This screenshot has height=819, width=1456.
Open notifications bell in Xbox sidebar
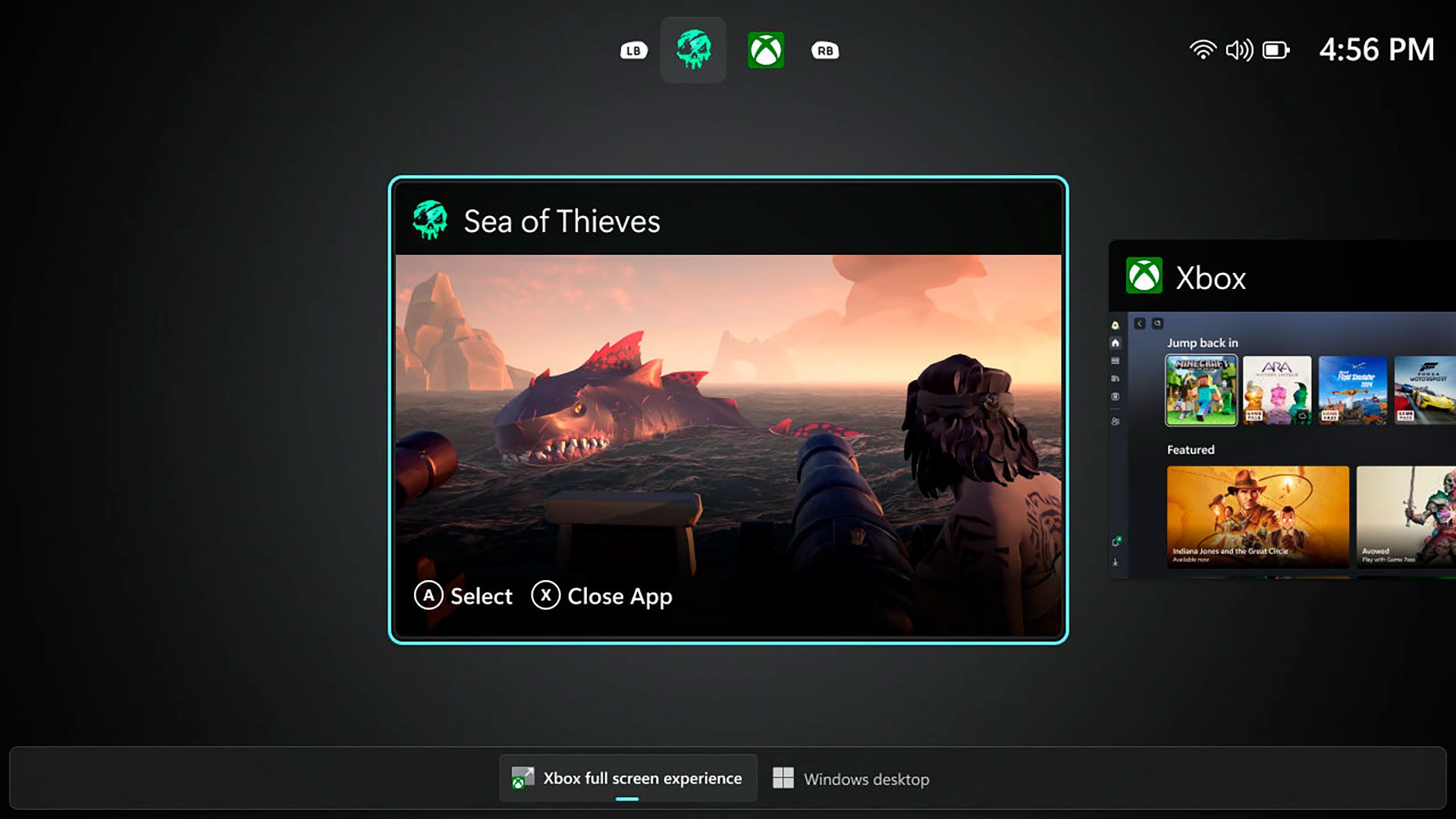[x=1115, y=539]
